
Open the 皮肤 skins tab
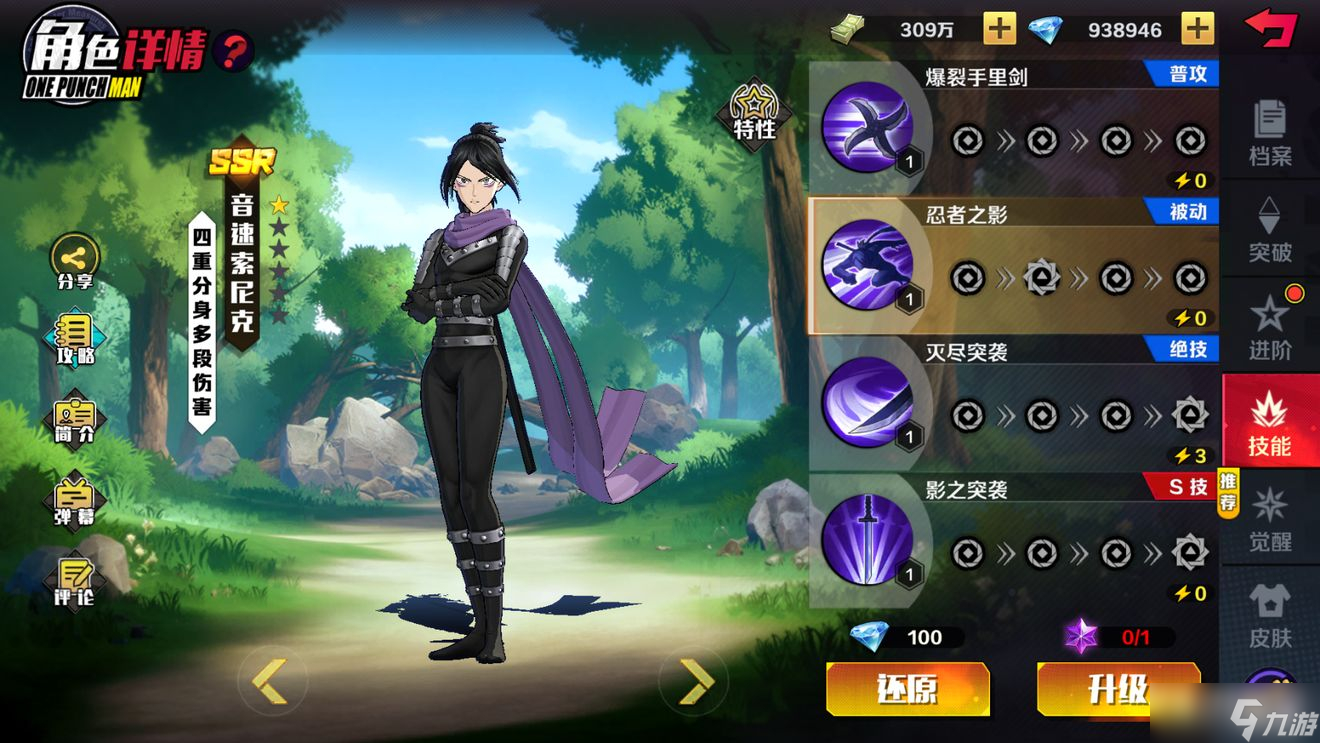point(1270,615)
